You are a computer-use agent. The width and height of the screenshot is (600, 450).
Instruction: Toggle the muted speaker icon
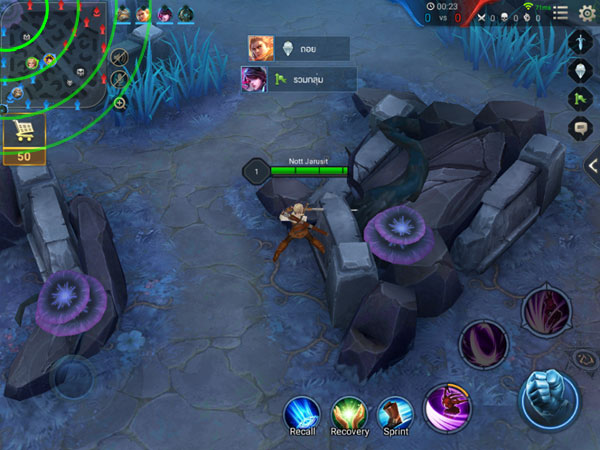(x=120, y=56)
